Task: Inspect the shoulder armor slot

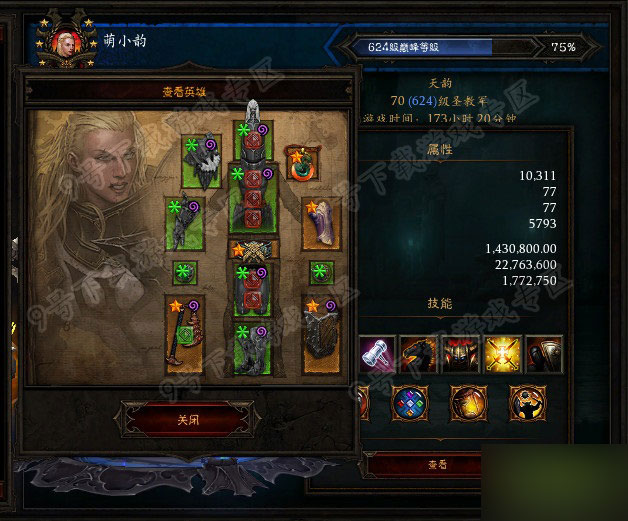Action: [x=202, y=161]
